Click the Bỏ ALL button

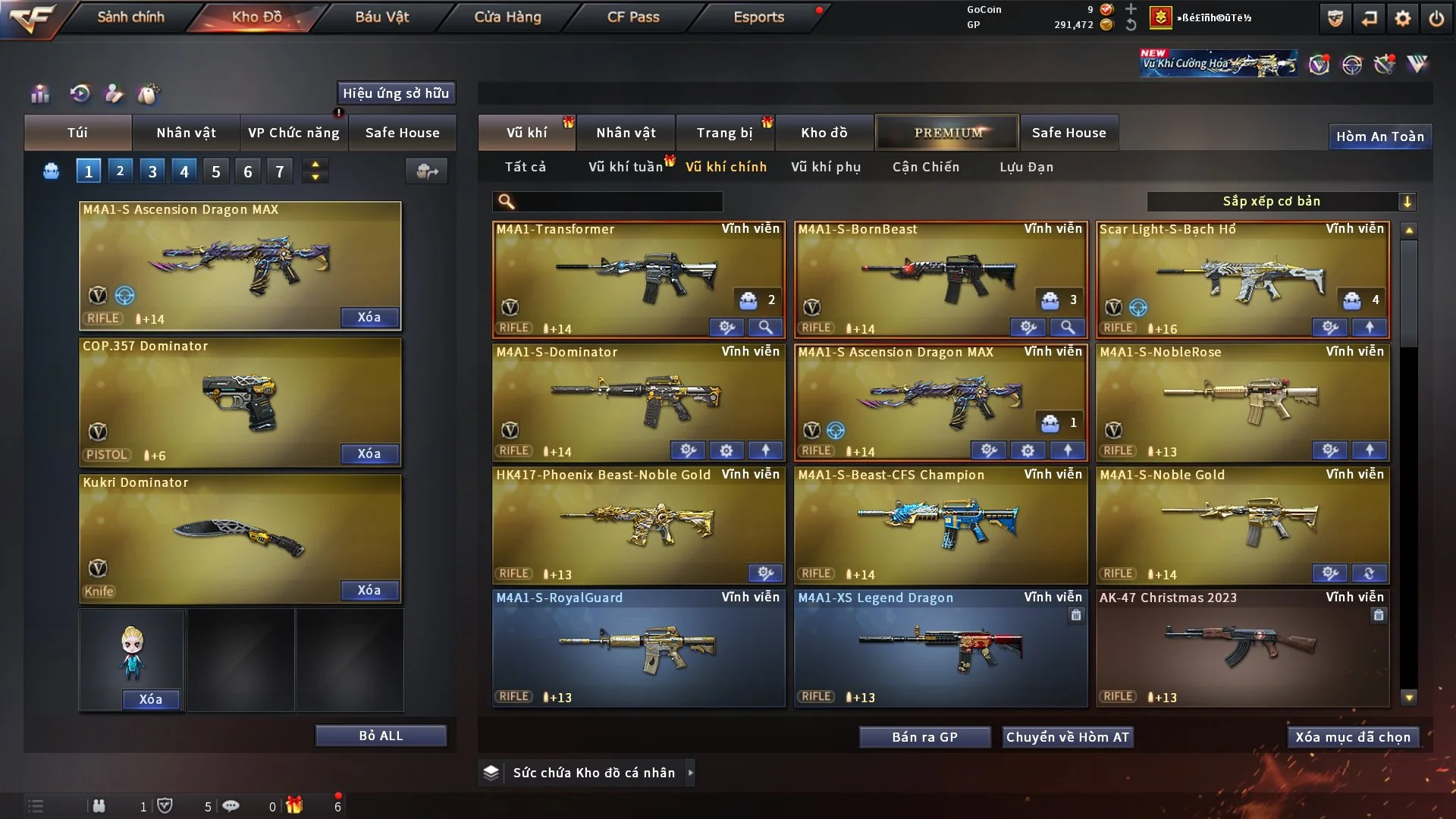(381, 736)
